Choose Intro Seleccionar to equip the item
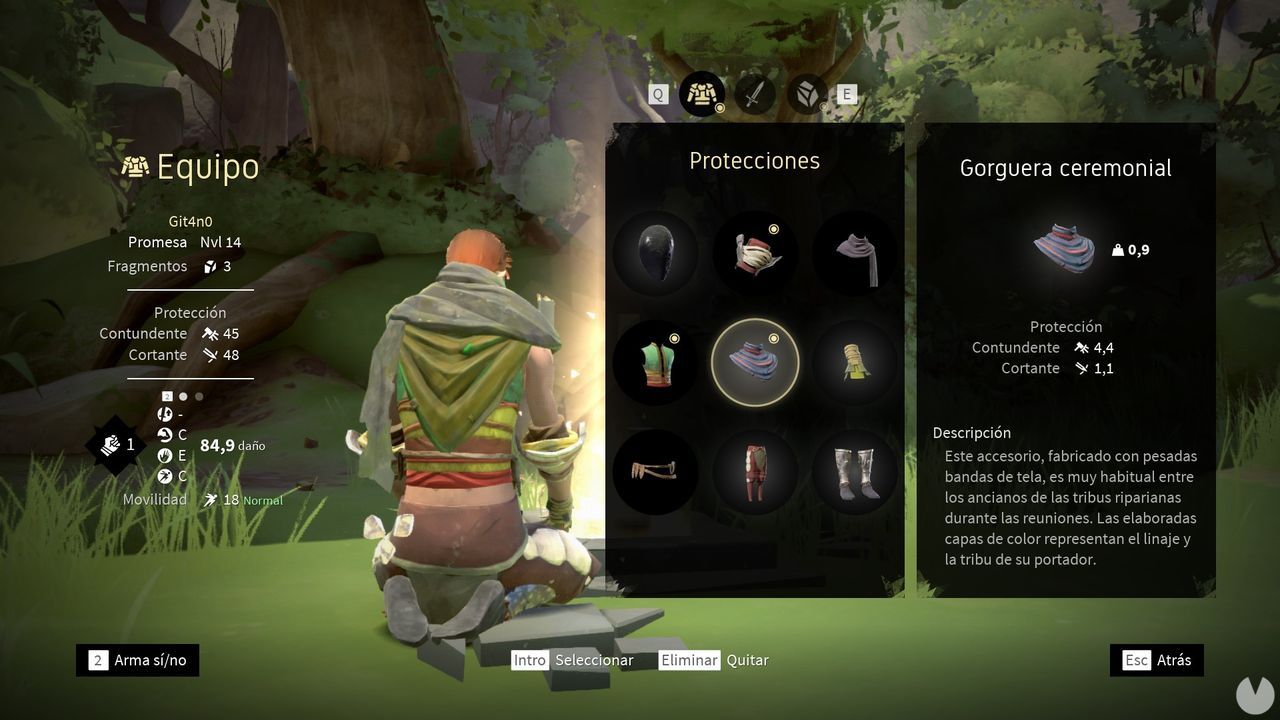This screenshot has width=1280, height=720. point(574,660)
